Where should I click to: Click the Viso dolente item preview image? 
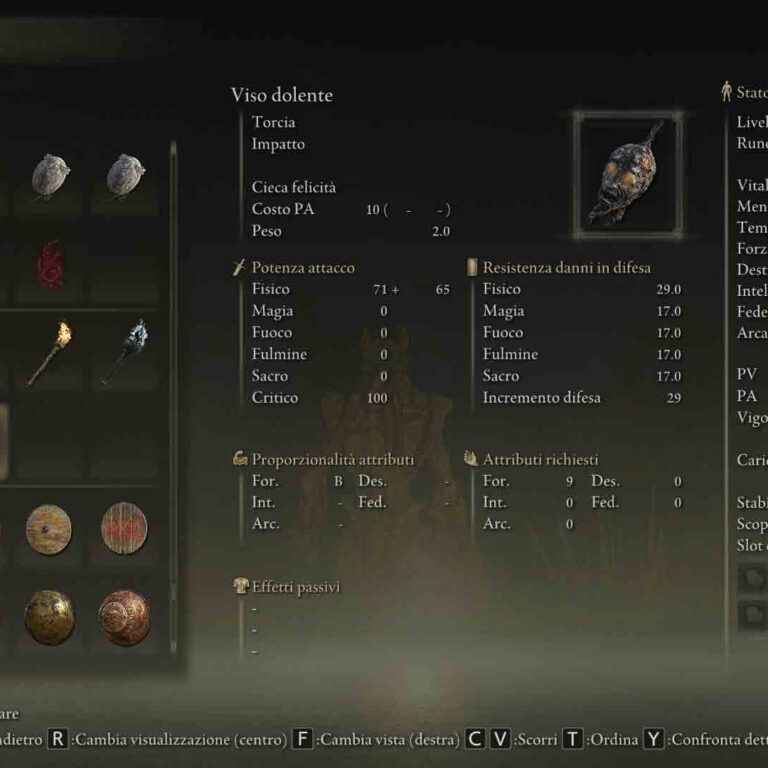coord(628,172)
